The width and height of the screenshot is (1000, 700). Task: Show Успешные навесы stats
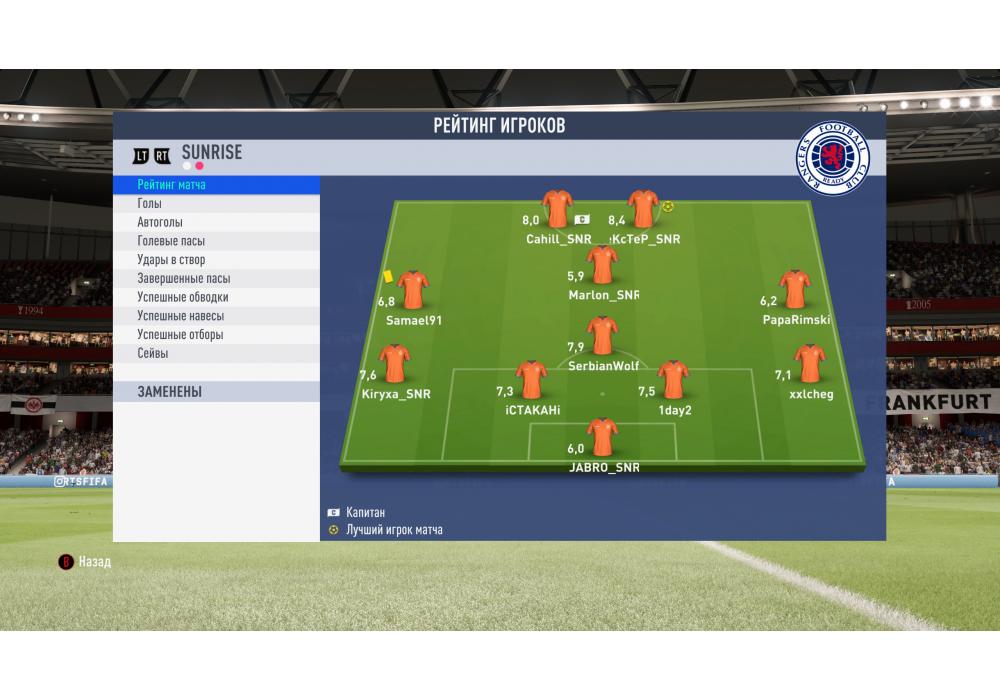coord(216,316)
